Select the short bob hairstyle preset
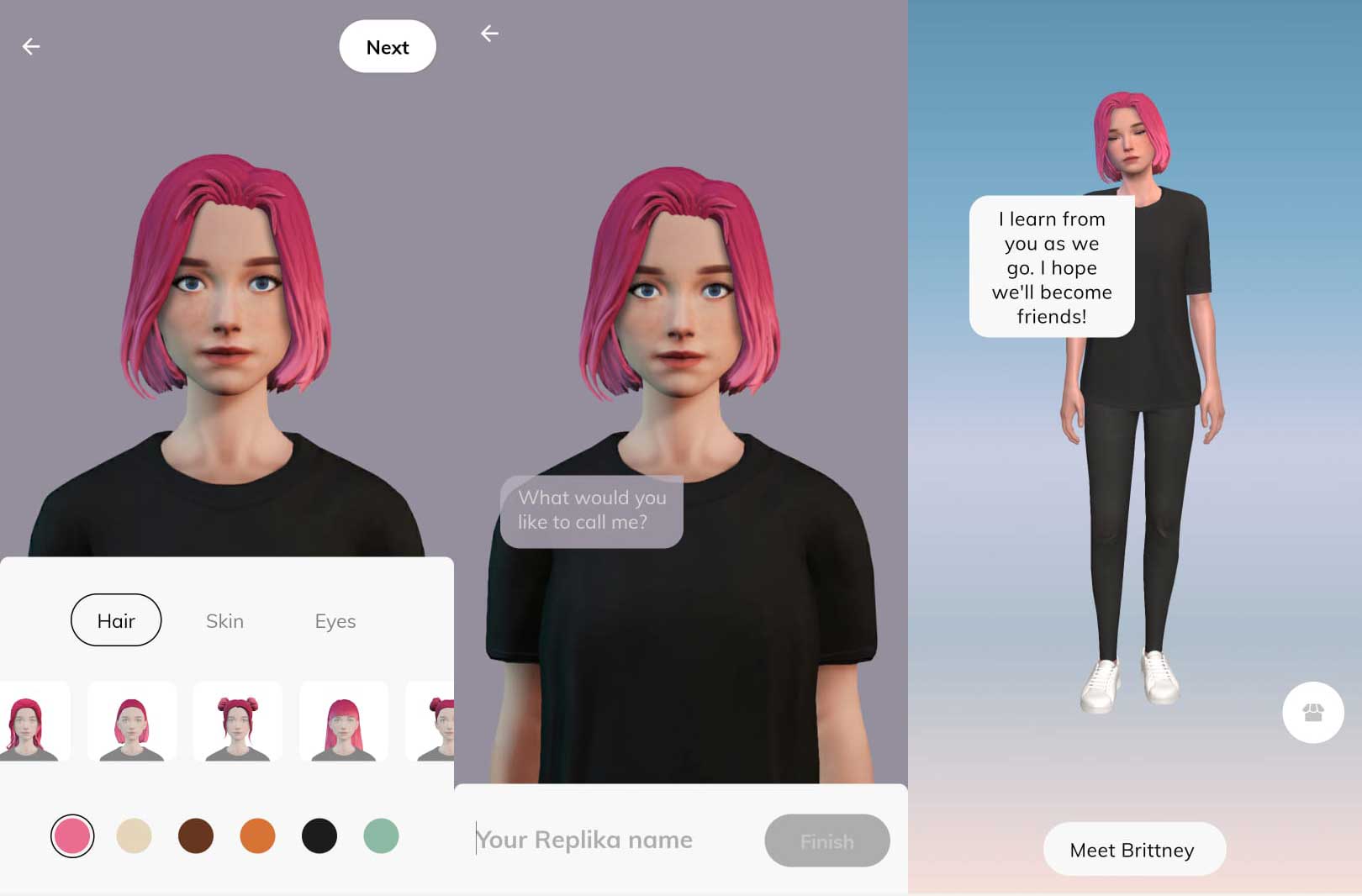This screenshot has height=896, width=1362. (131, 720)
